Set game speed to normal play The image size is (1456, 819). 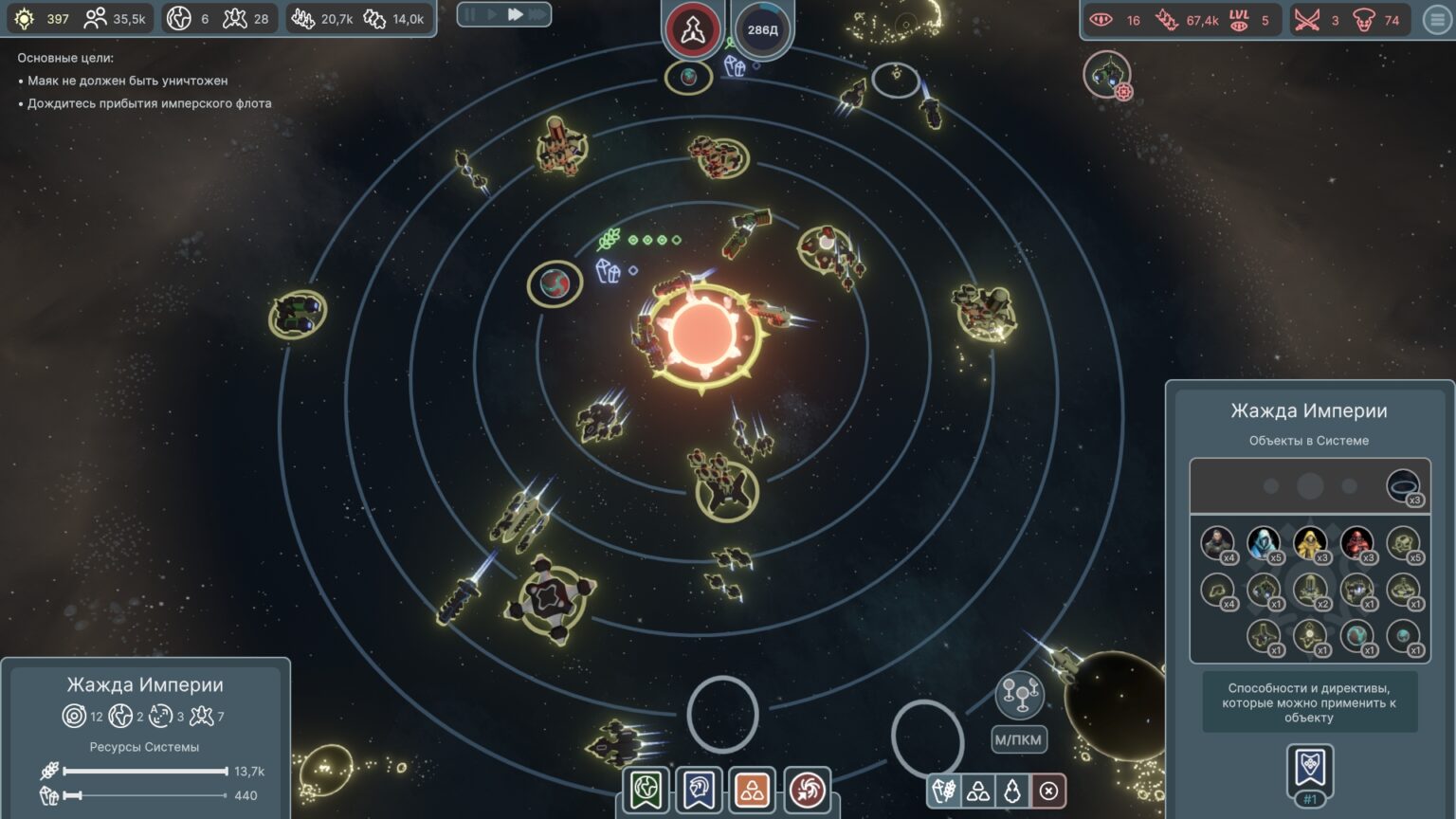[x=492, y=15]
